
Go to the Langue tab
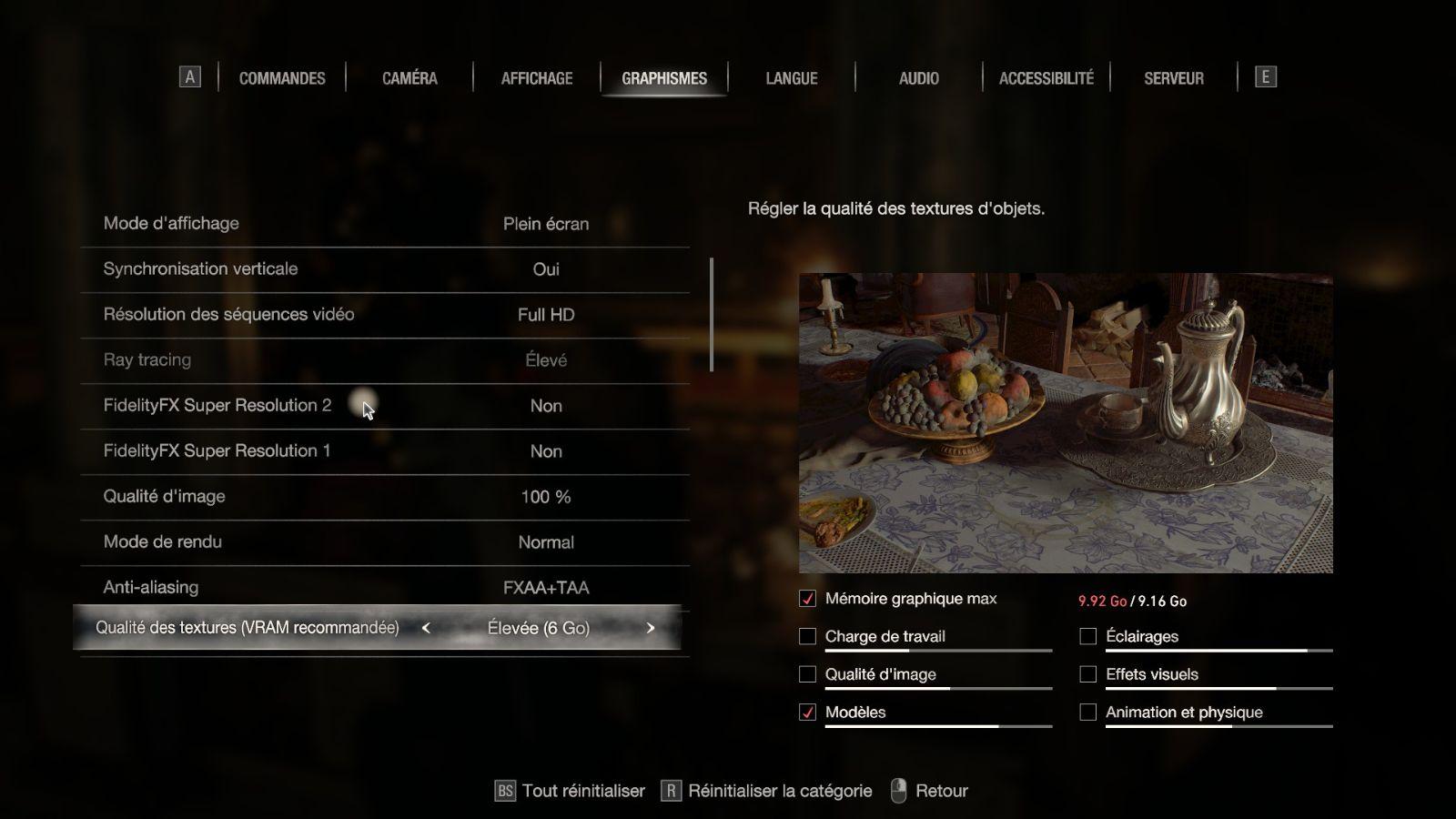tap(792, 78)
